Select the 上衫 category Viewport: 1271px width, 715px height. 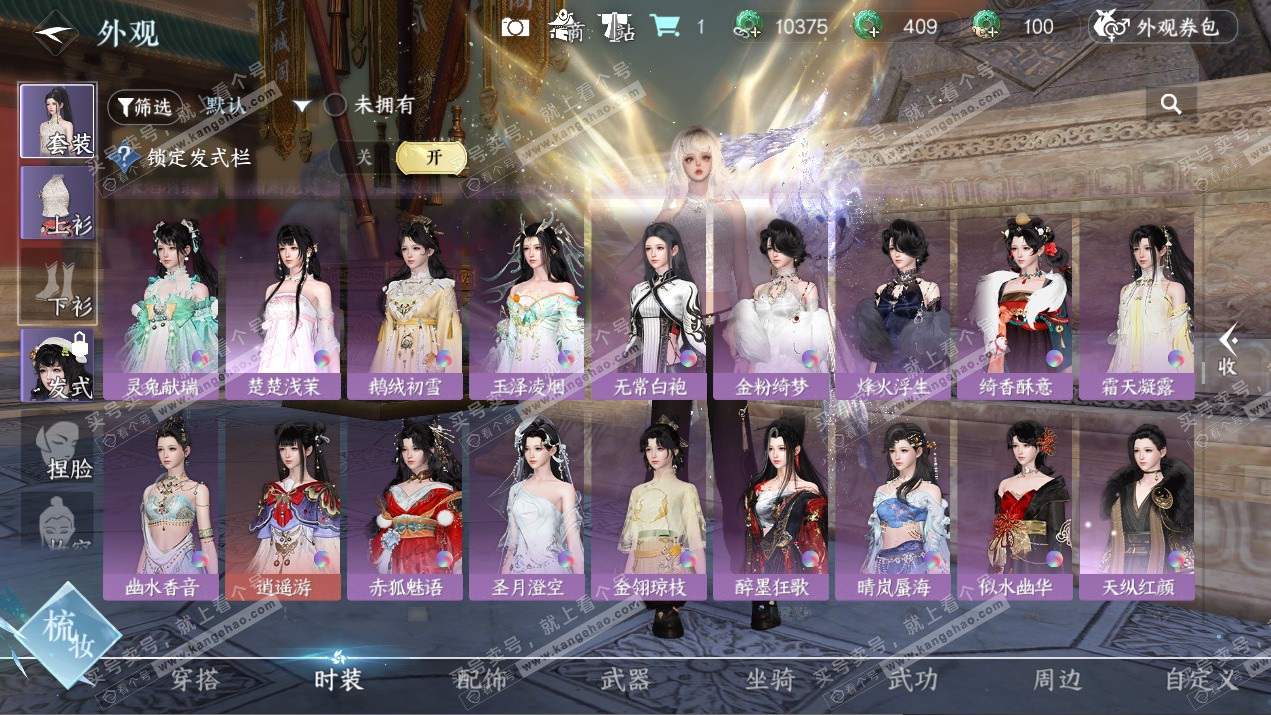(x=57, y=203)
